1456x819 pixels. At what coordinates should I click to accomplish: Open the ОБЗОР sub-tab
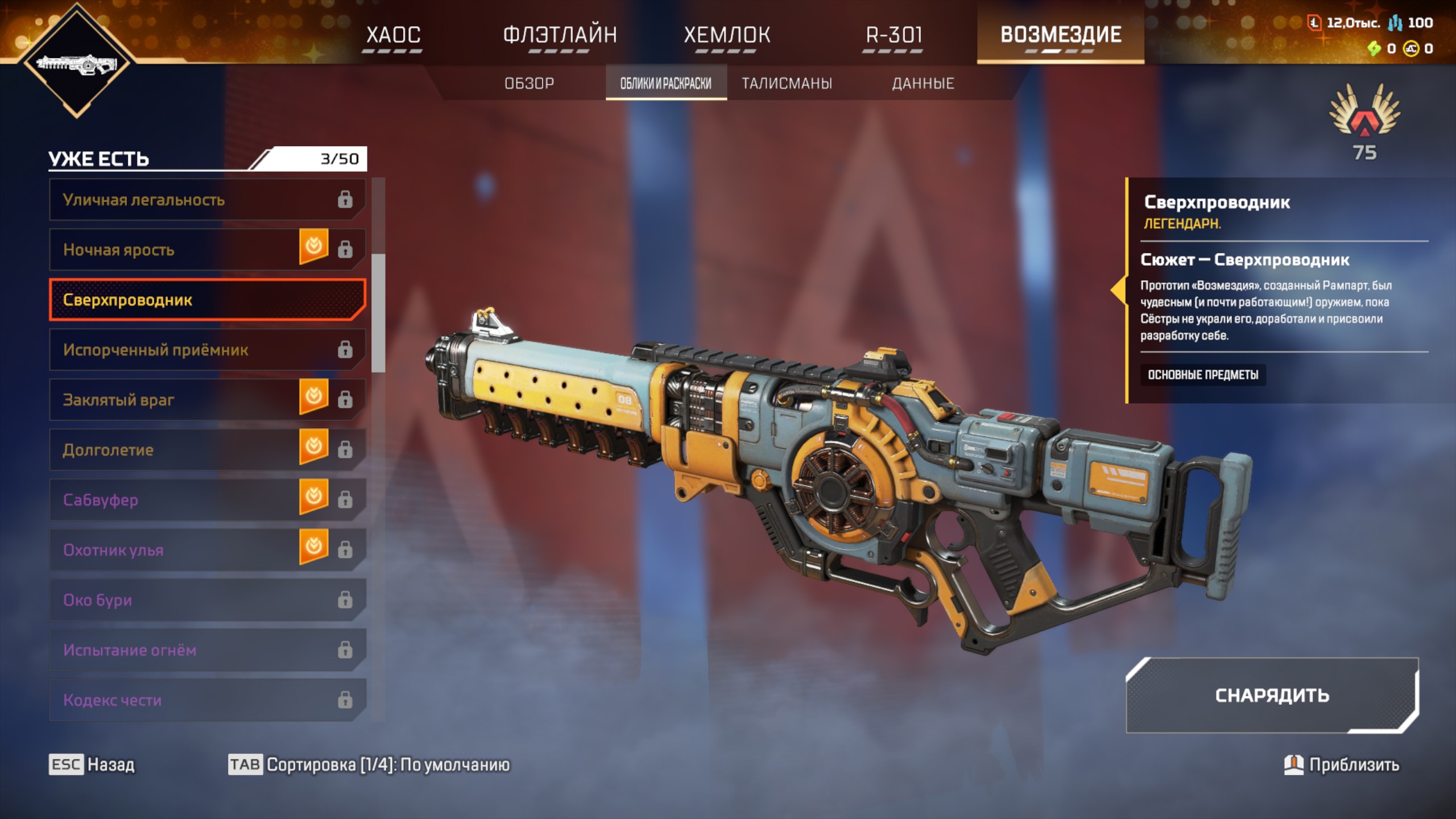pyautogui.click(x=529, y=84)
